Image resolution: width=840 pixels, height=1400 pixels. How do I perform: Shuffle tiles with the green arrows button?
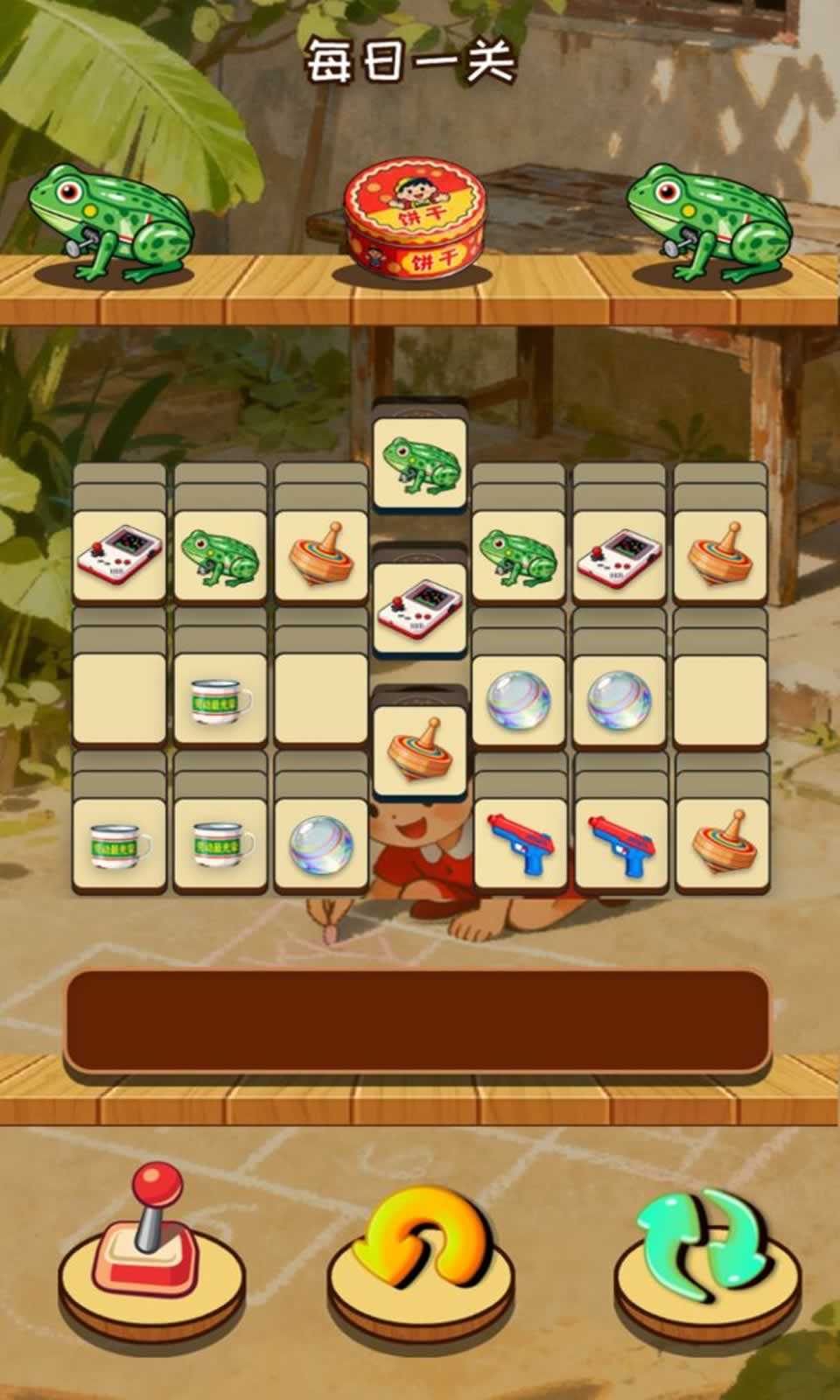tap(707, 1244)
